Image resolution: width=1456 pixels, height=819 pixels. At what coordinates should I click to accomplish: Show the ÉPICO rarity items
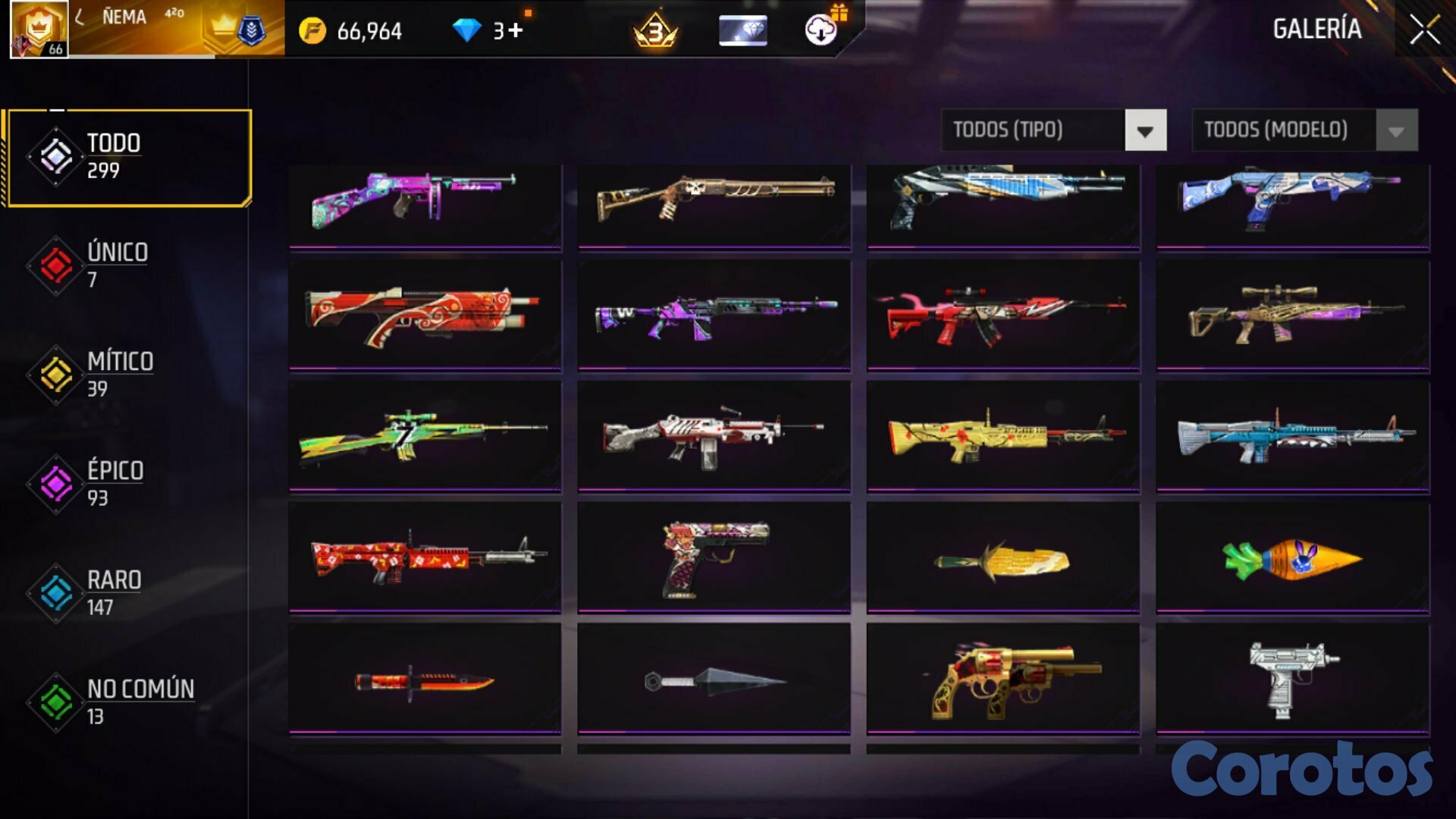(x=115, y=483)
